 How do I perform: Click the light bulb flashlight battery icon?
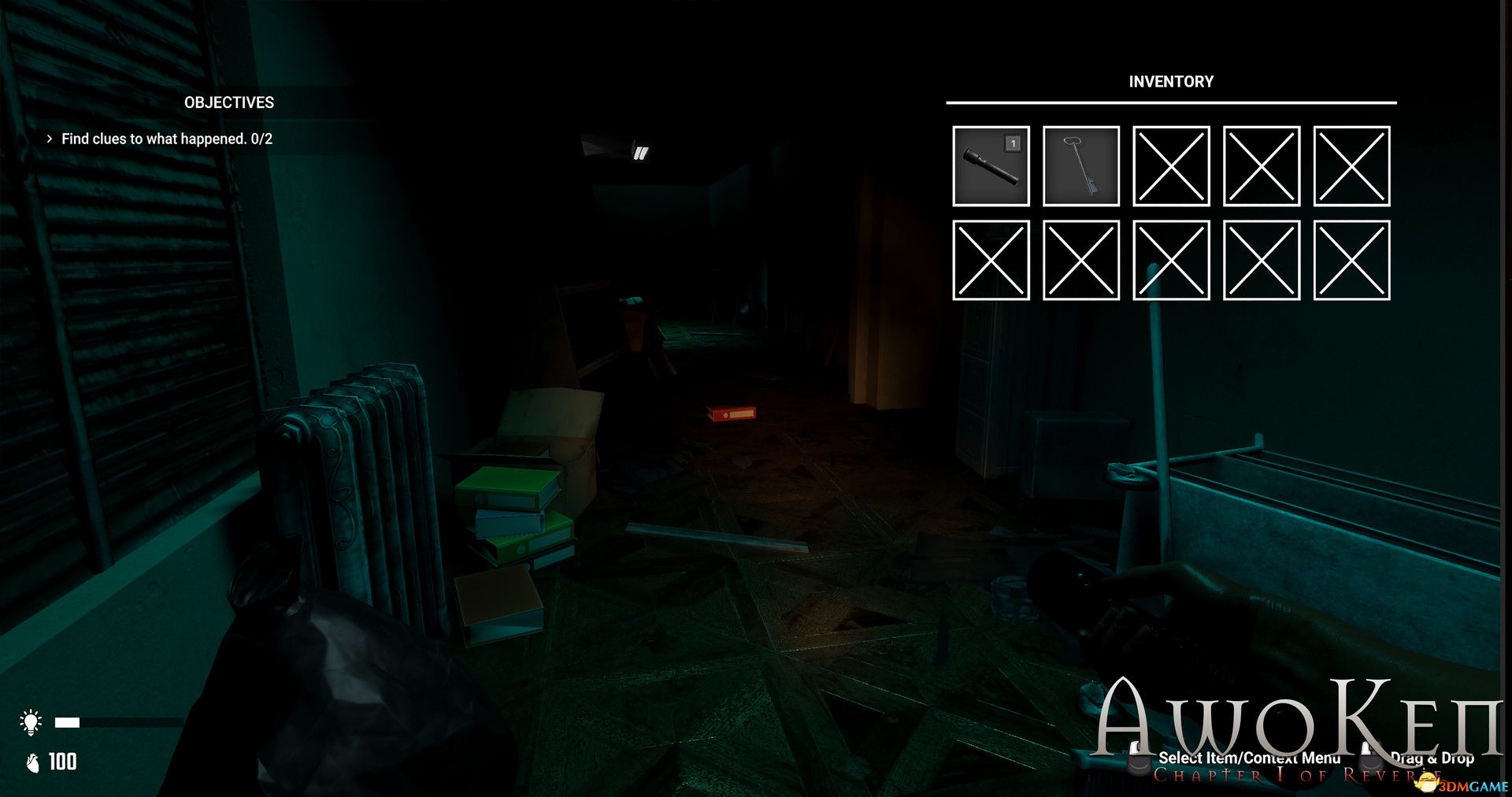[31, 721]
